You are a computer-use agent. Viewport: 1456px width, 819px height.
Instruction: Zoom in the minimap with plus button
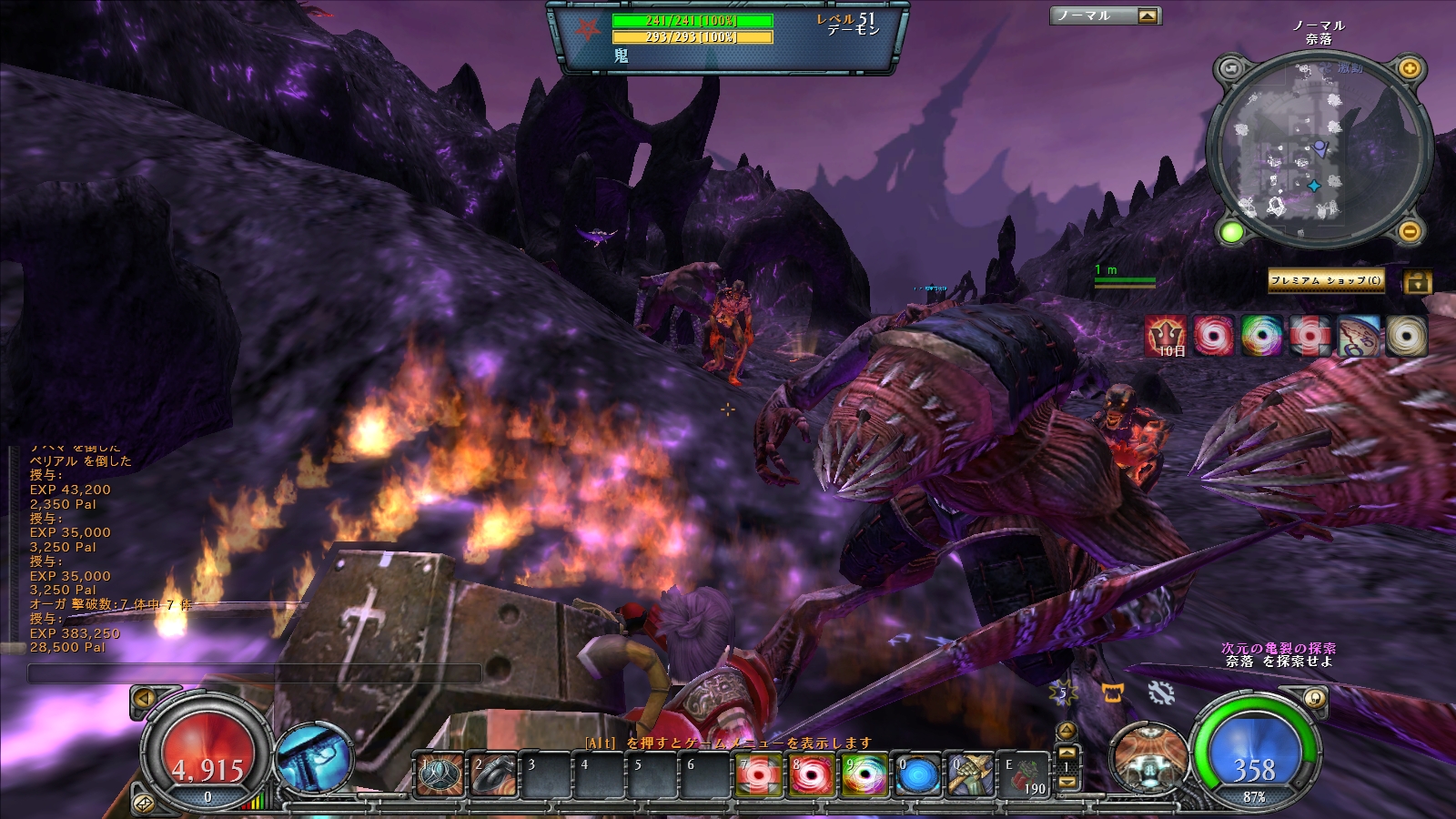[x=1408, y=69]
